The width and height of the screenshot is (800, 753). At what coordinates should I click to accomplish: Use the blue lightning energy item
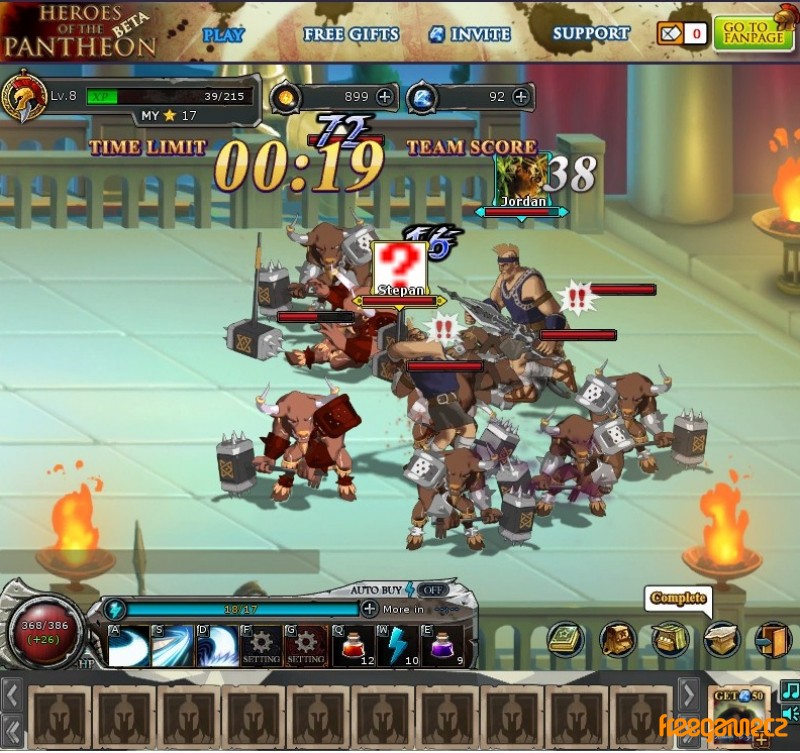[397, 645]
